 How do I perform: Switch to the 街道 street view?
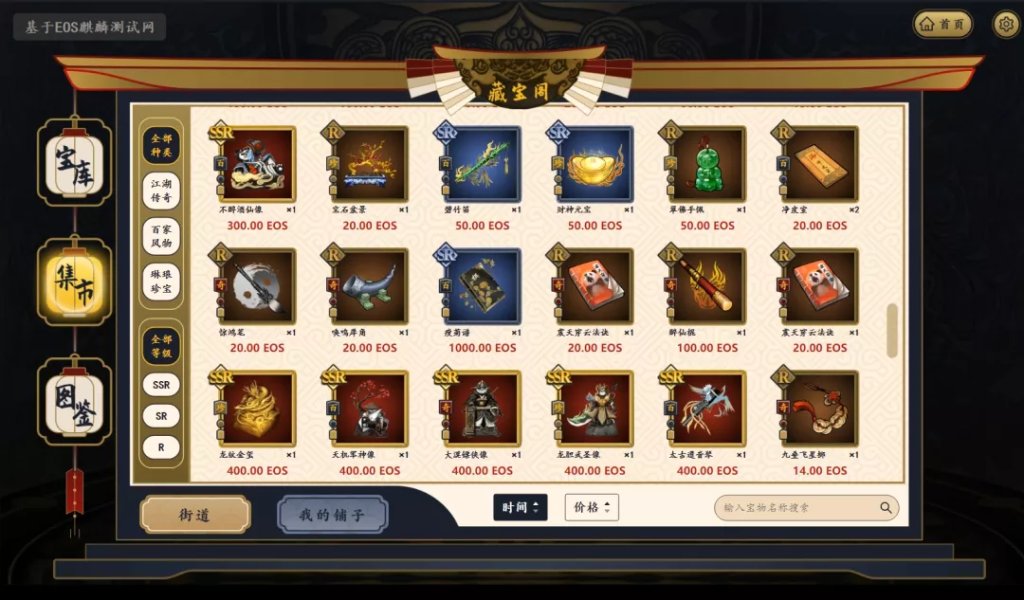(x=194, y=515)
